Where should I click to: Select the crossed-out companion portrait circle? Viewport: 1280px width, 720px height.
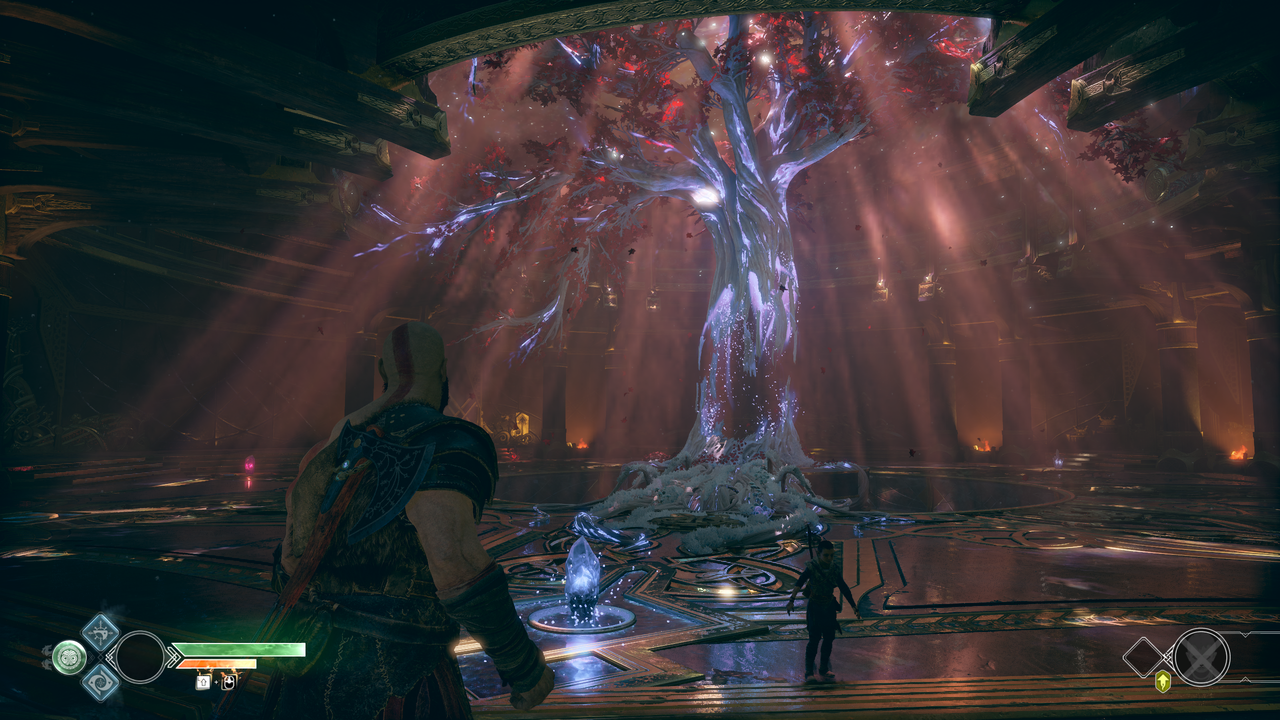(x=1201, y=657)
